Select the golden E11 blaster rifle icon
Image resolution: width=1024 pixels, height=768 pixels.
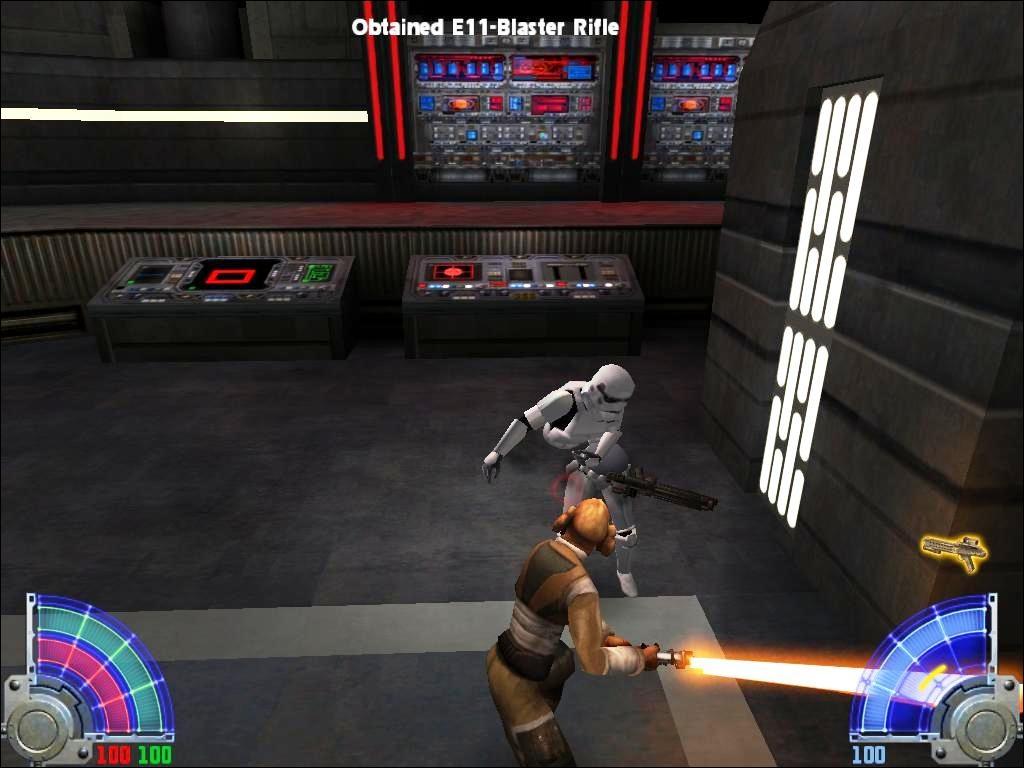click(953, 550)
